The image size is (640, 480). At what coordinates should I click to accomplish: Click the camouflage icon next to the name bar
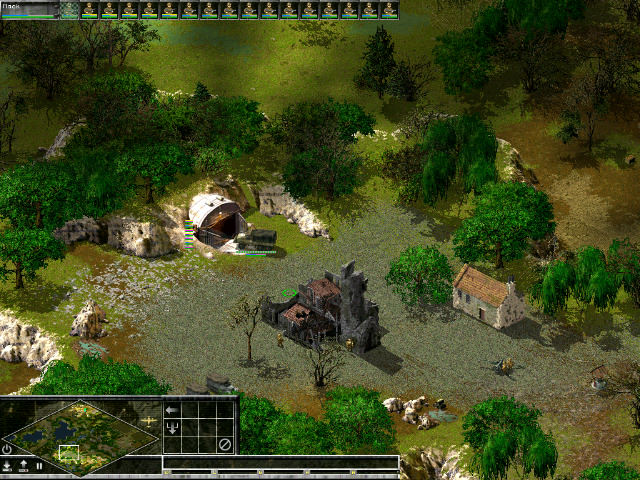(x=69, y=10)
